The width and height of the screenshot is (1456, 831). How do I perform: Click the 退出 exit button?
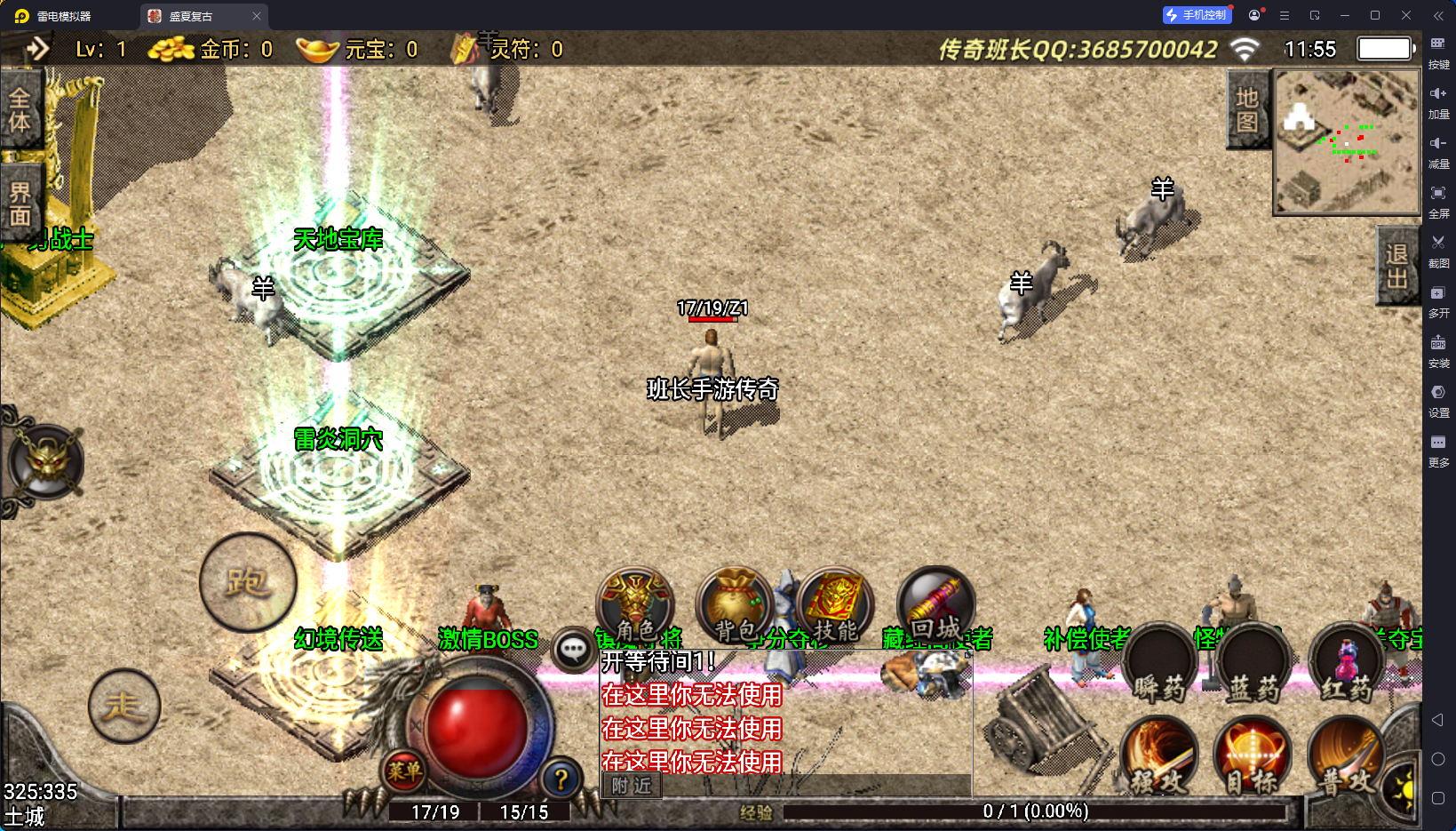[x=1396, y=266]
